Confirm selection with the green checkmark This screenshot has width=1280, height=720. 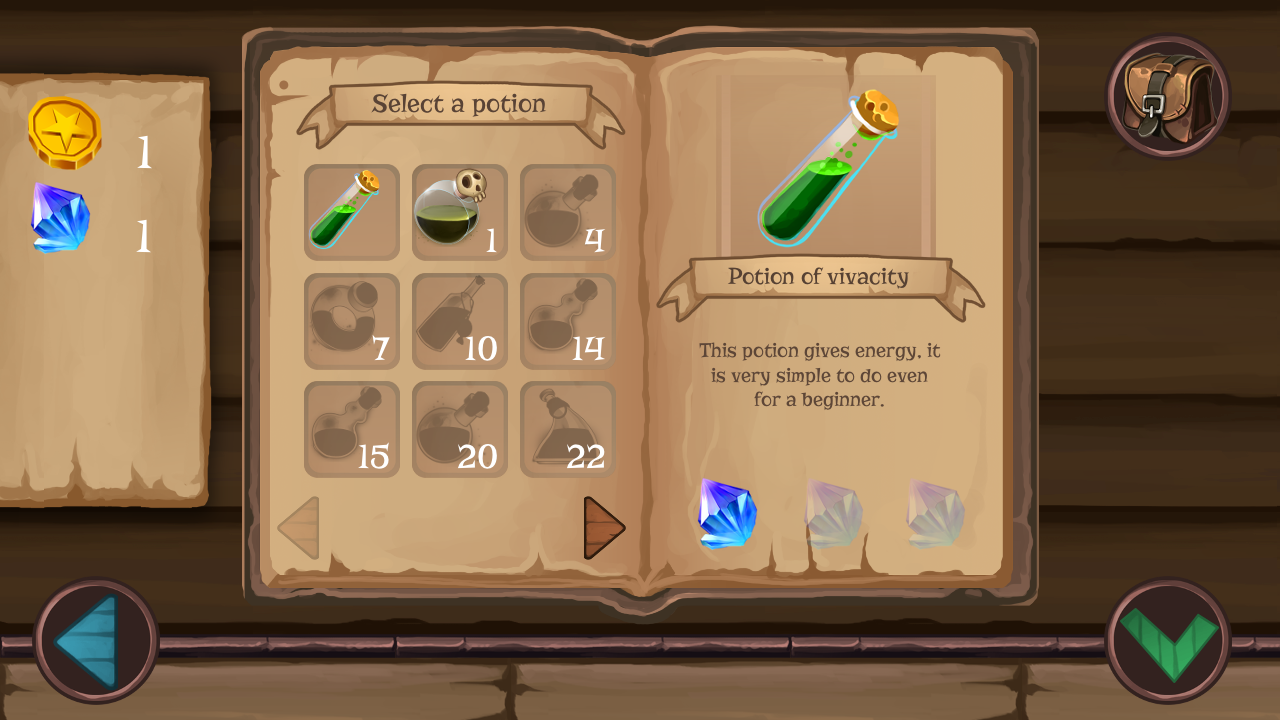(x=1168, y=641)
